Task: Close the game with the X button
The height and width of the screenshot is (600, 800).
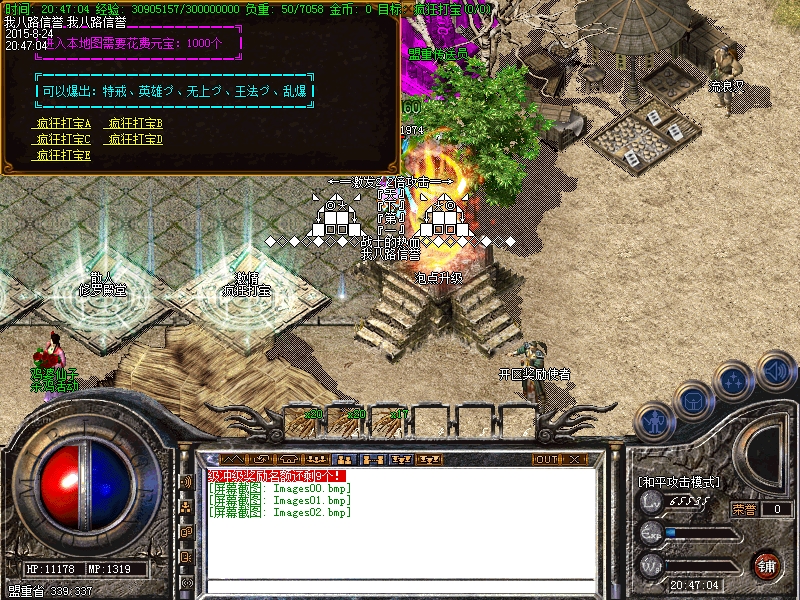Action: (x=574, y=460)
